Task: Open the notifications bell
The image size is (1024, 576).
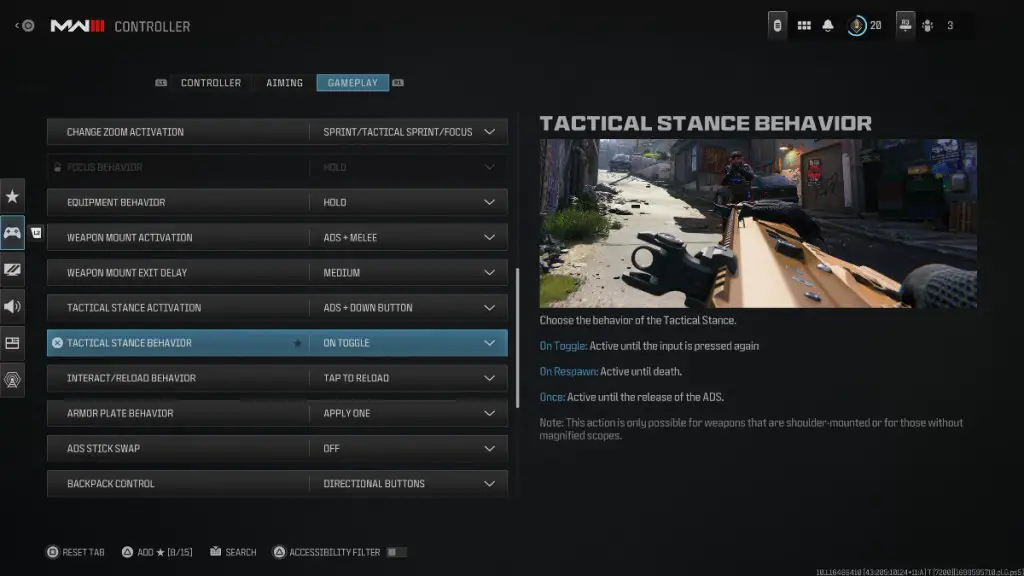Action: tap(828, 26)
